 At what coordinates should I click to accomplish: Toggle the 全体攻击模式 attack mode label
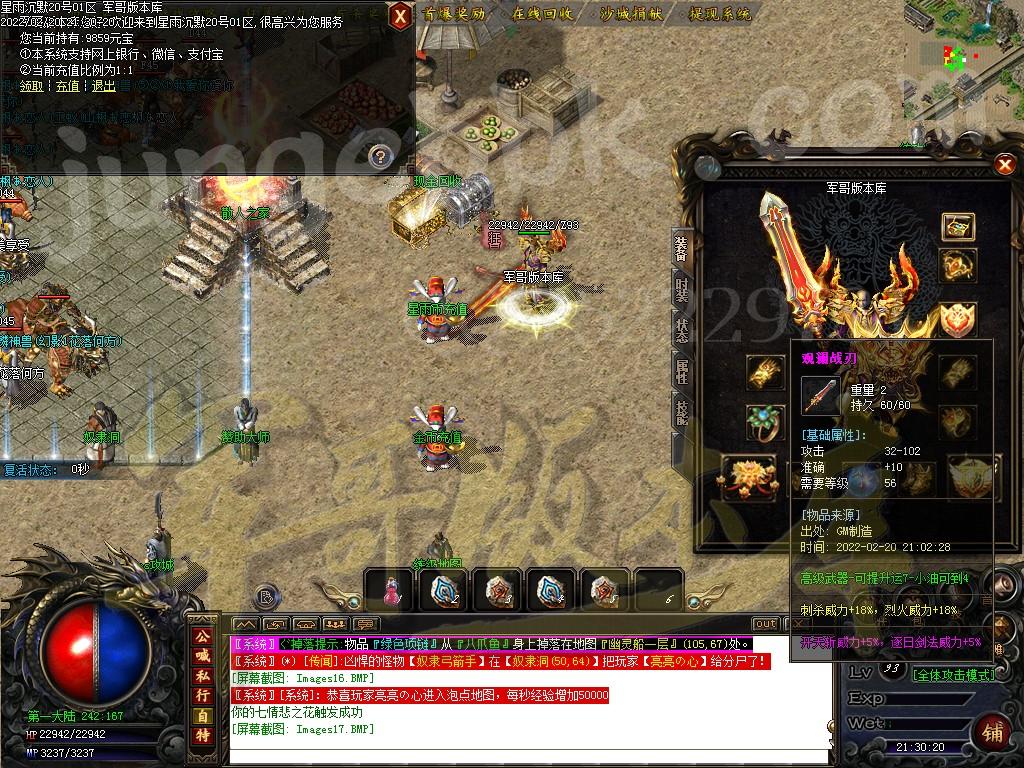coord(953,674)
